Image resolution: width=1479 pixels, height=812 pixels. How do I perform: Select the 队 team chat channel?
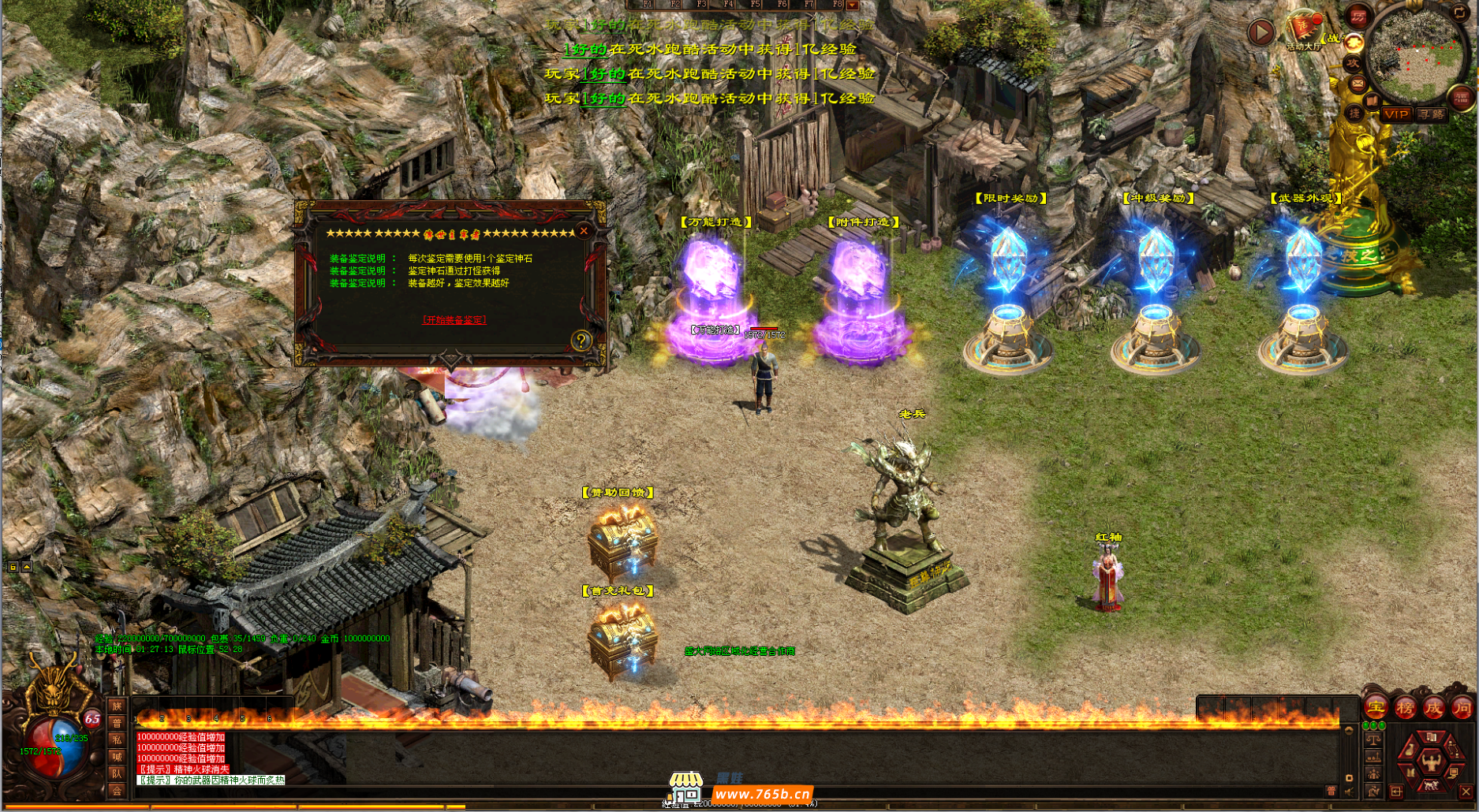pyautogui.click(x=117, y=773)
